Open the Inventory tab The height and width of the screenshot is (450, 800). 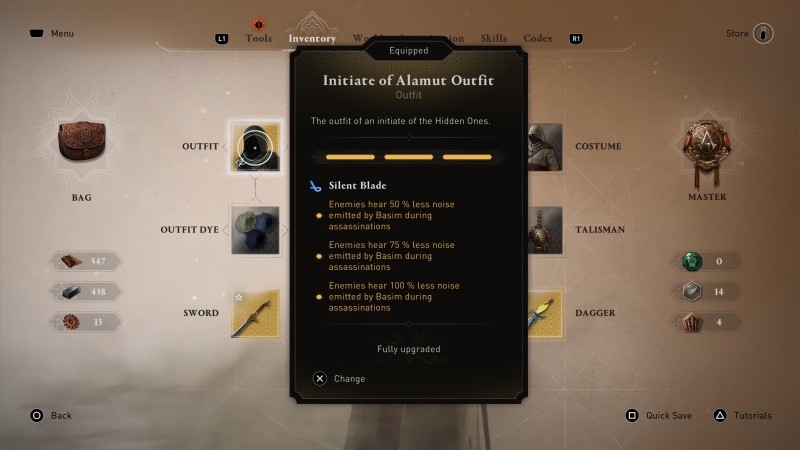[x=312, y=39]
